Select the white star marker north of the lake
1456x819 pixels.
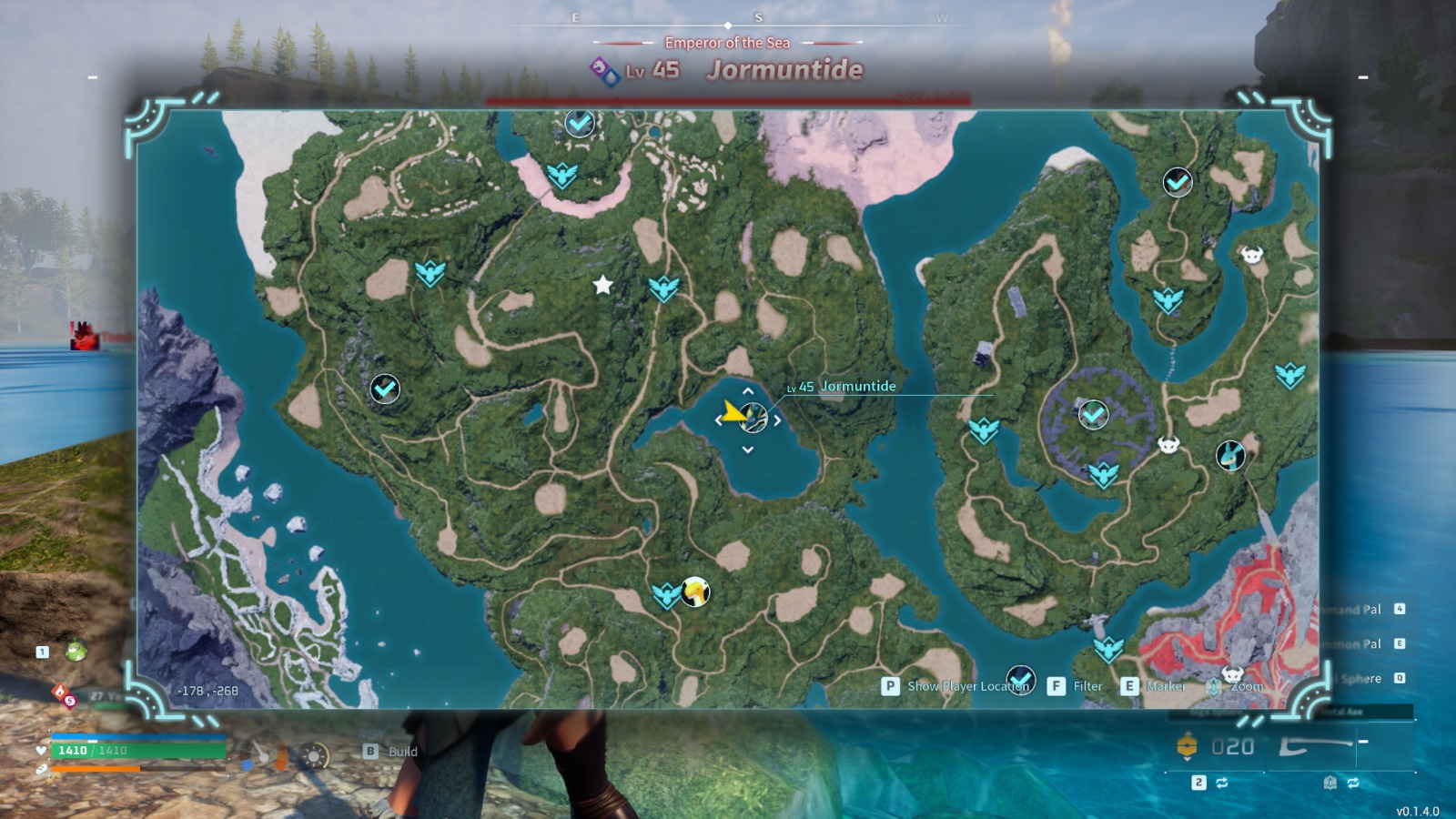click(602, 286)
